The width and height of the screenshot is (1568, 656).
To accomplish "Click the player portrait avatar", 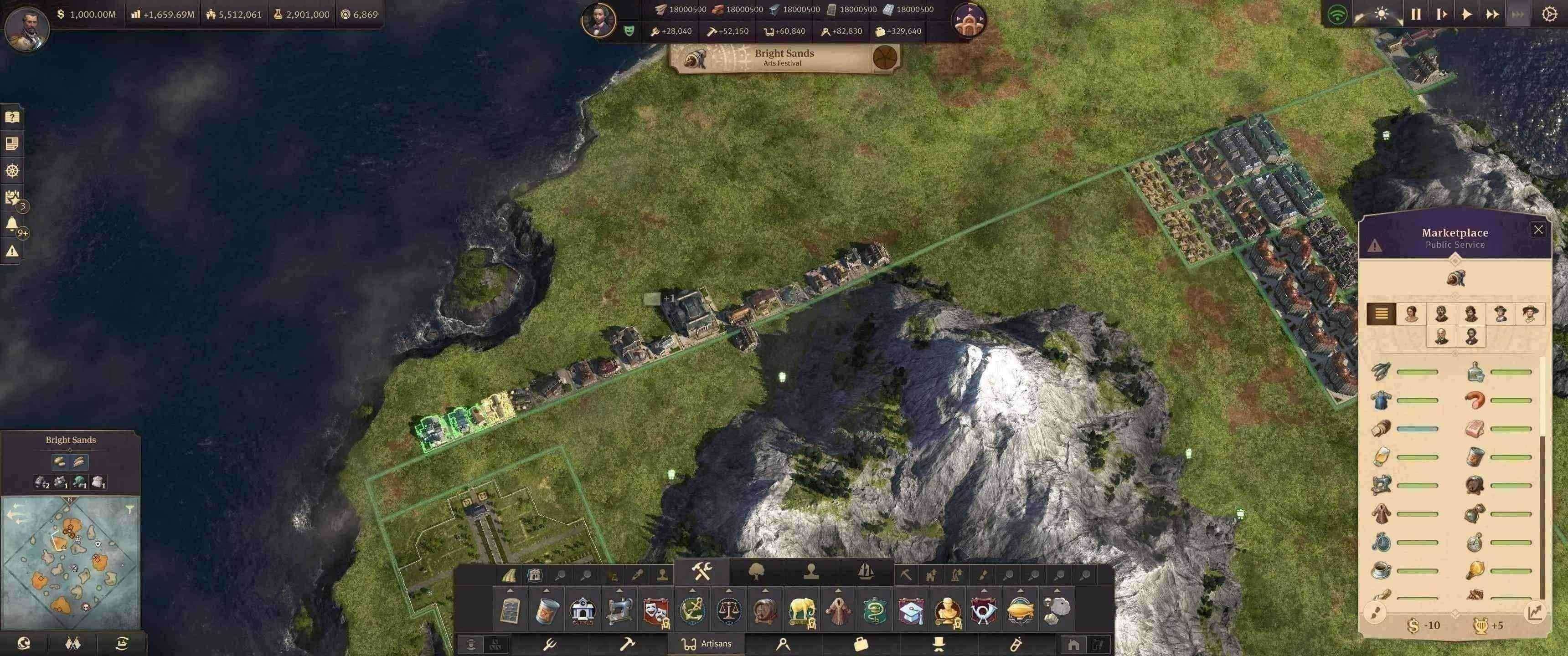I will (26, 27).
